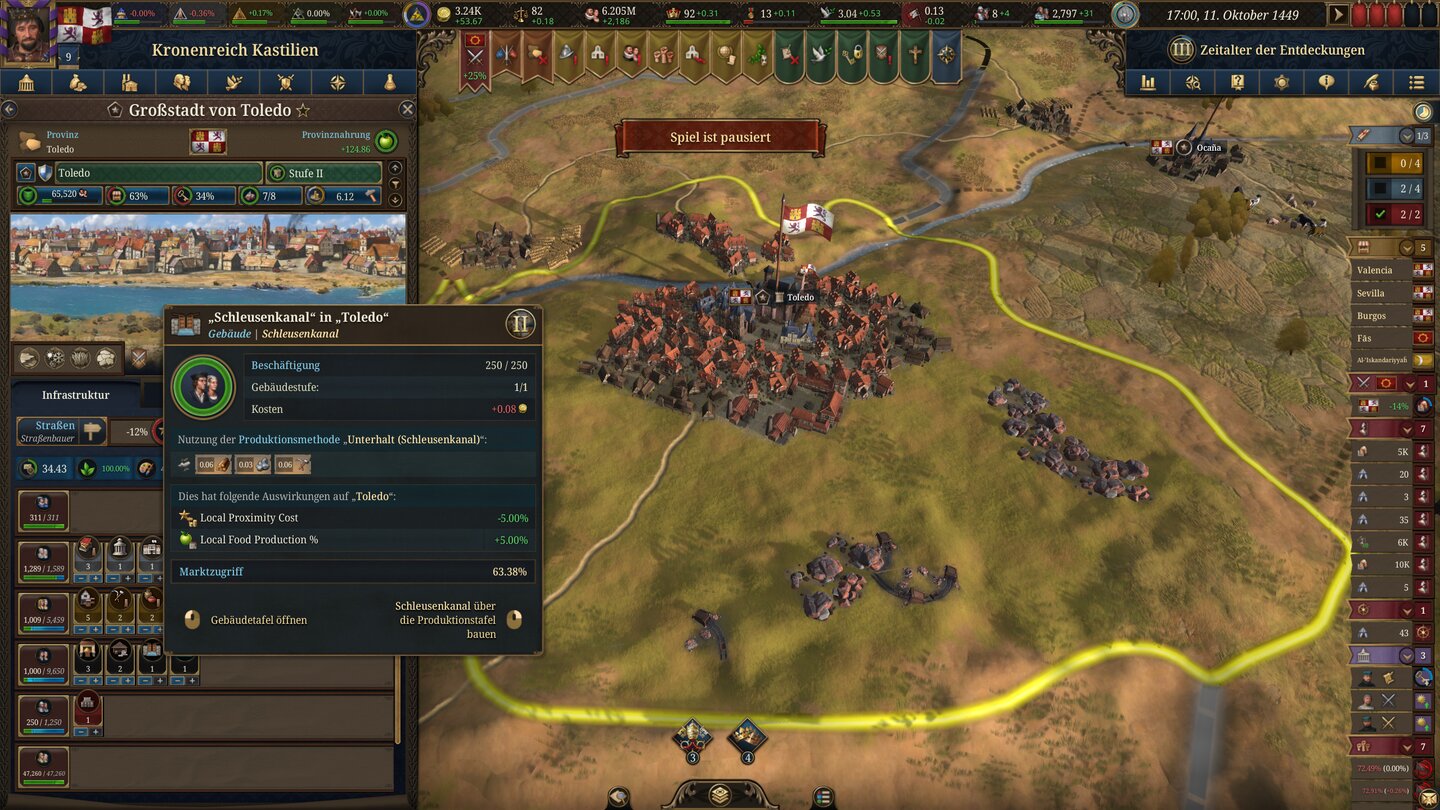The width and height of the screenshot is (1440, 810).
Task: Select the flask research icon in country toolbar
Action: tap(390, 82)
